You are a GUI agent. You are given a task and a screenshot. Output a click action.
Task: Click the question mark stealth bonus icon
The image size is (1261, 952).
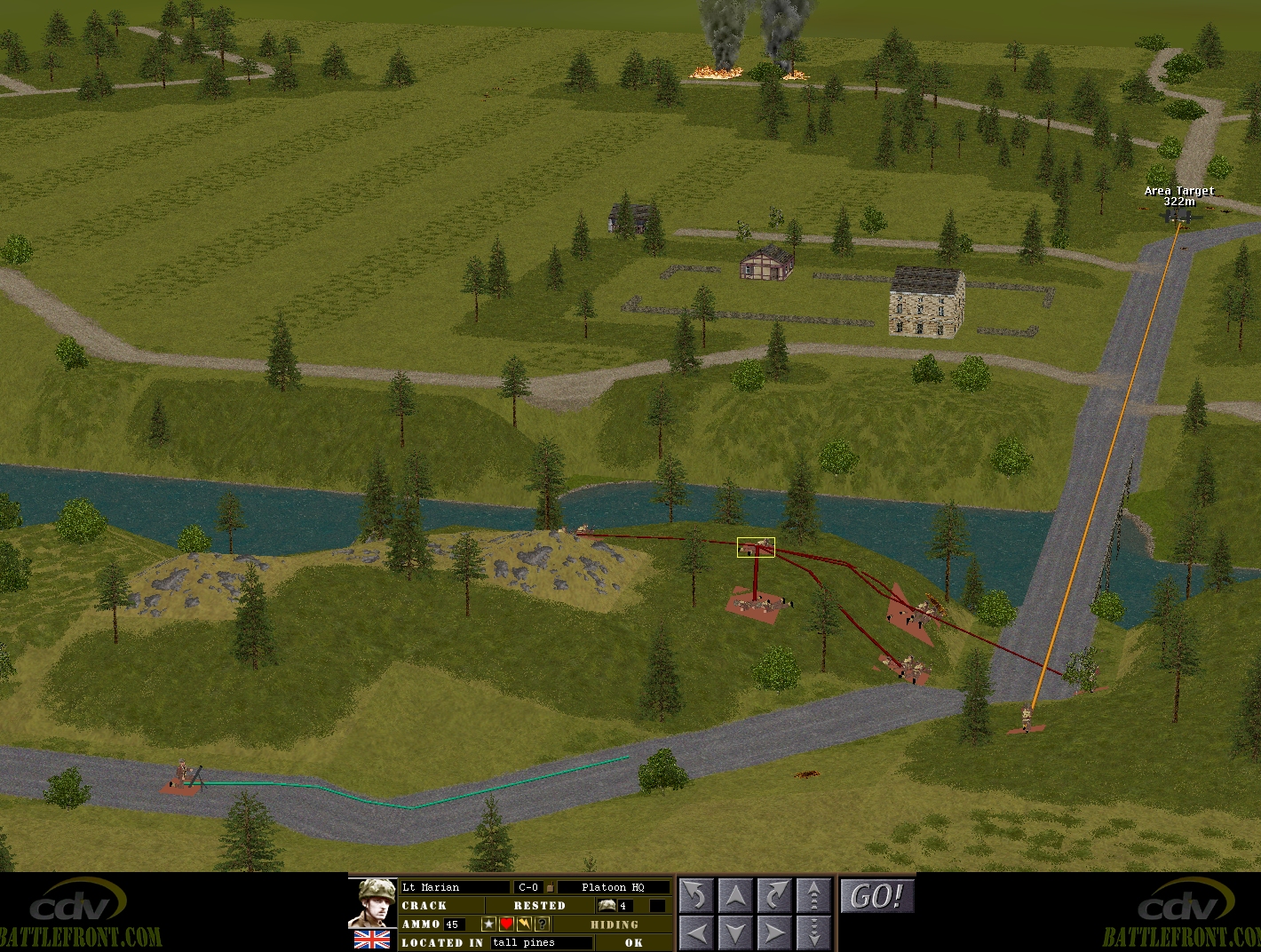point(542,924)
